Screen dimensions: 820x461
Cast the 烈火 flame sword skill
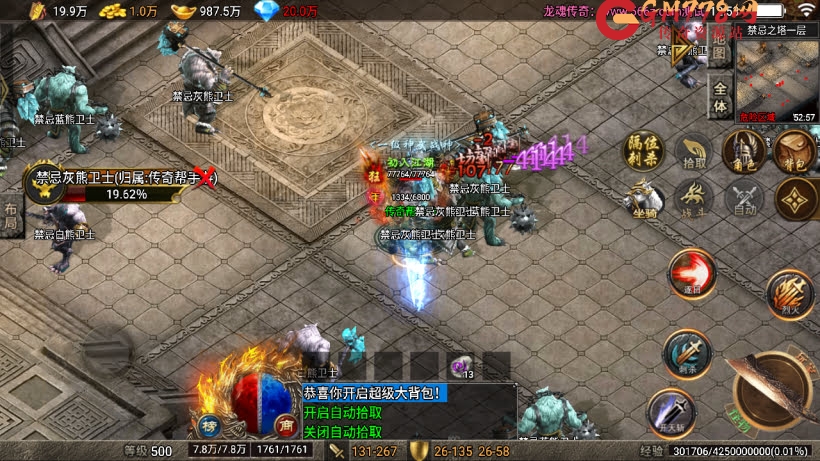(x=787, y=293)
